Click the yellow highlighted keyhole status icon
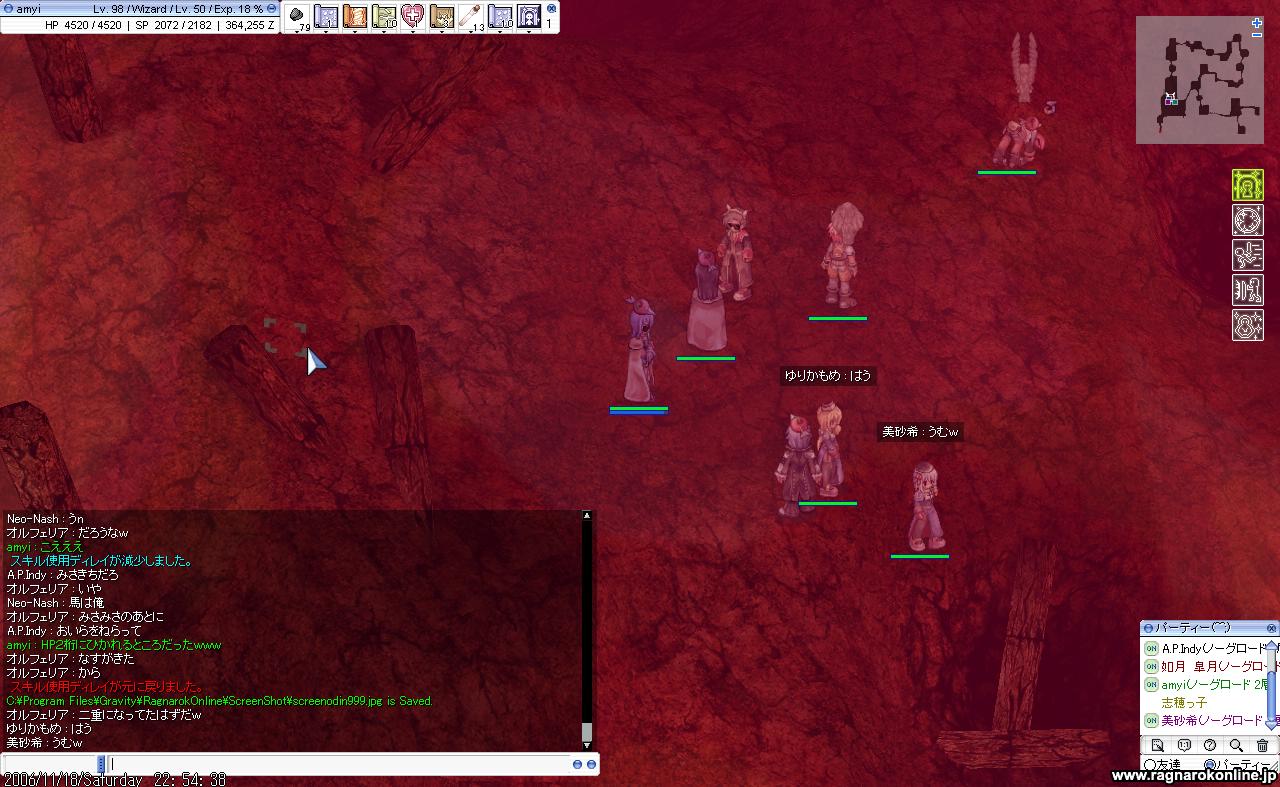The height and width of the screenshot is (787, 1280). click(x=1247, y=185)
